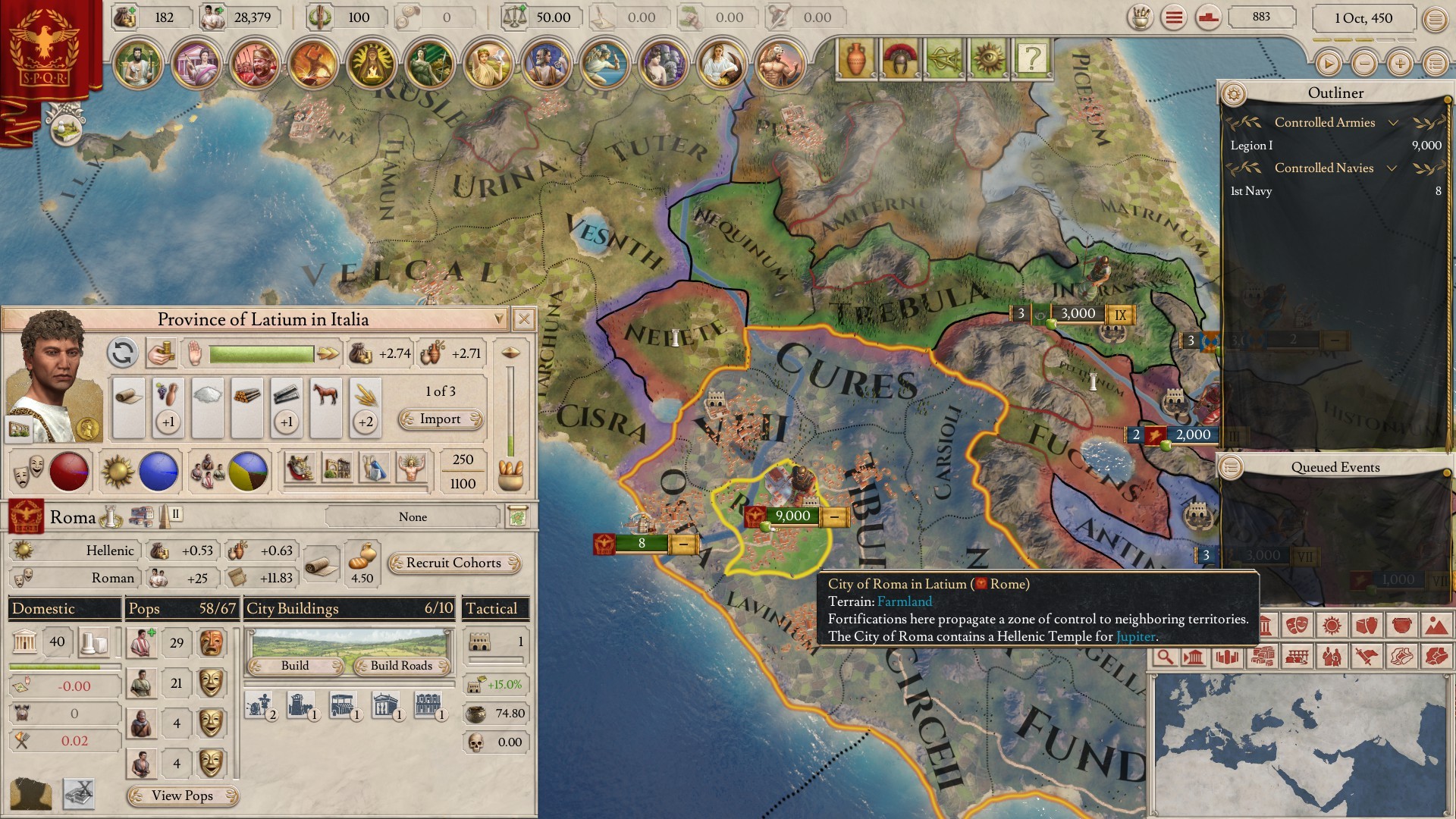The image size is (1456, 819).
Task: Open the Outliner settings gear
Action: [1234, 93]
